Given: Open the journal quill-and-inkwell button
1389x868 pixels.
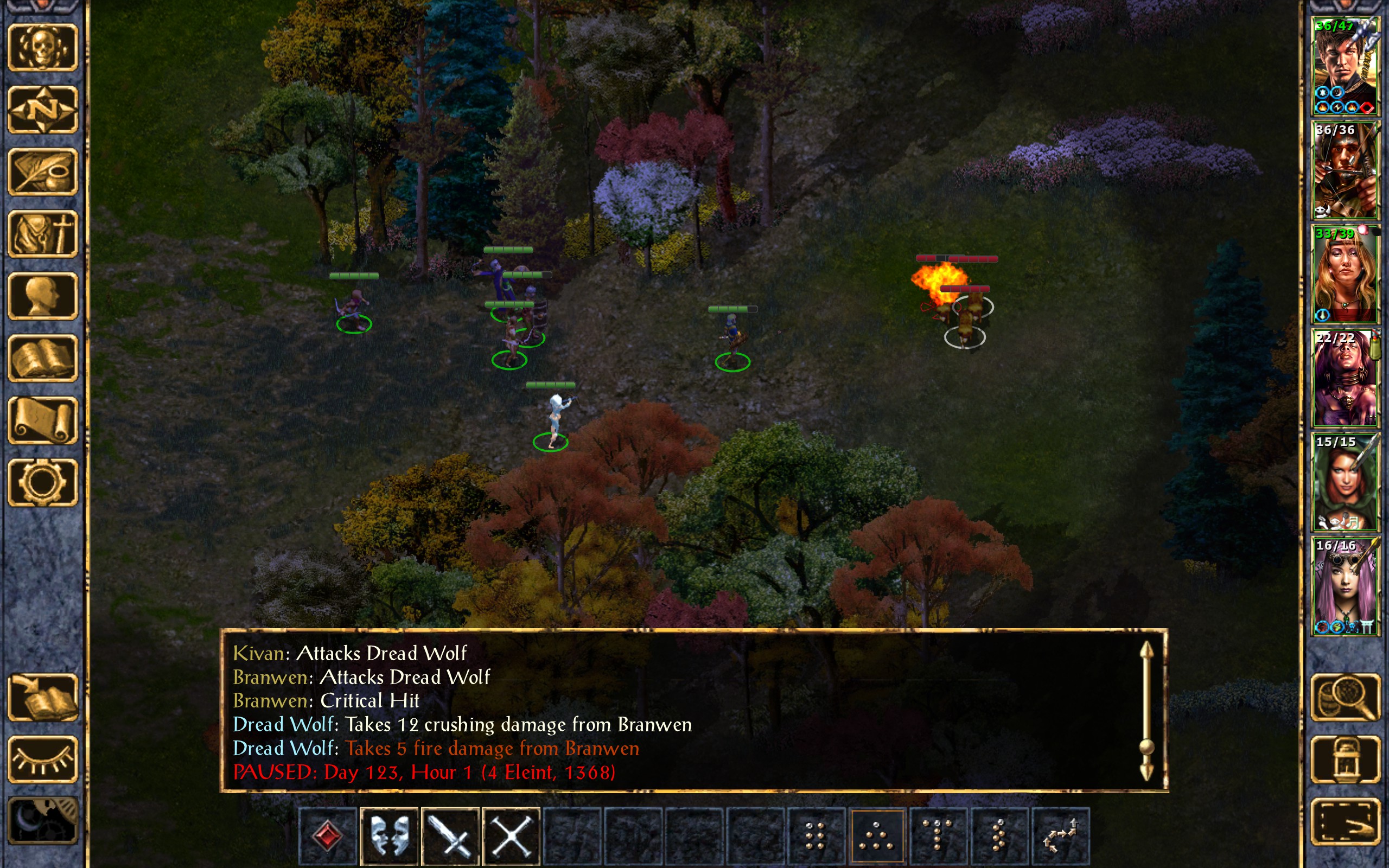Looking at the screenshot, I should tap(42, 171).
